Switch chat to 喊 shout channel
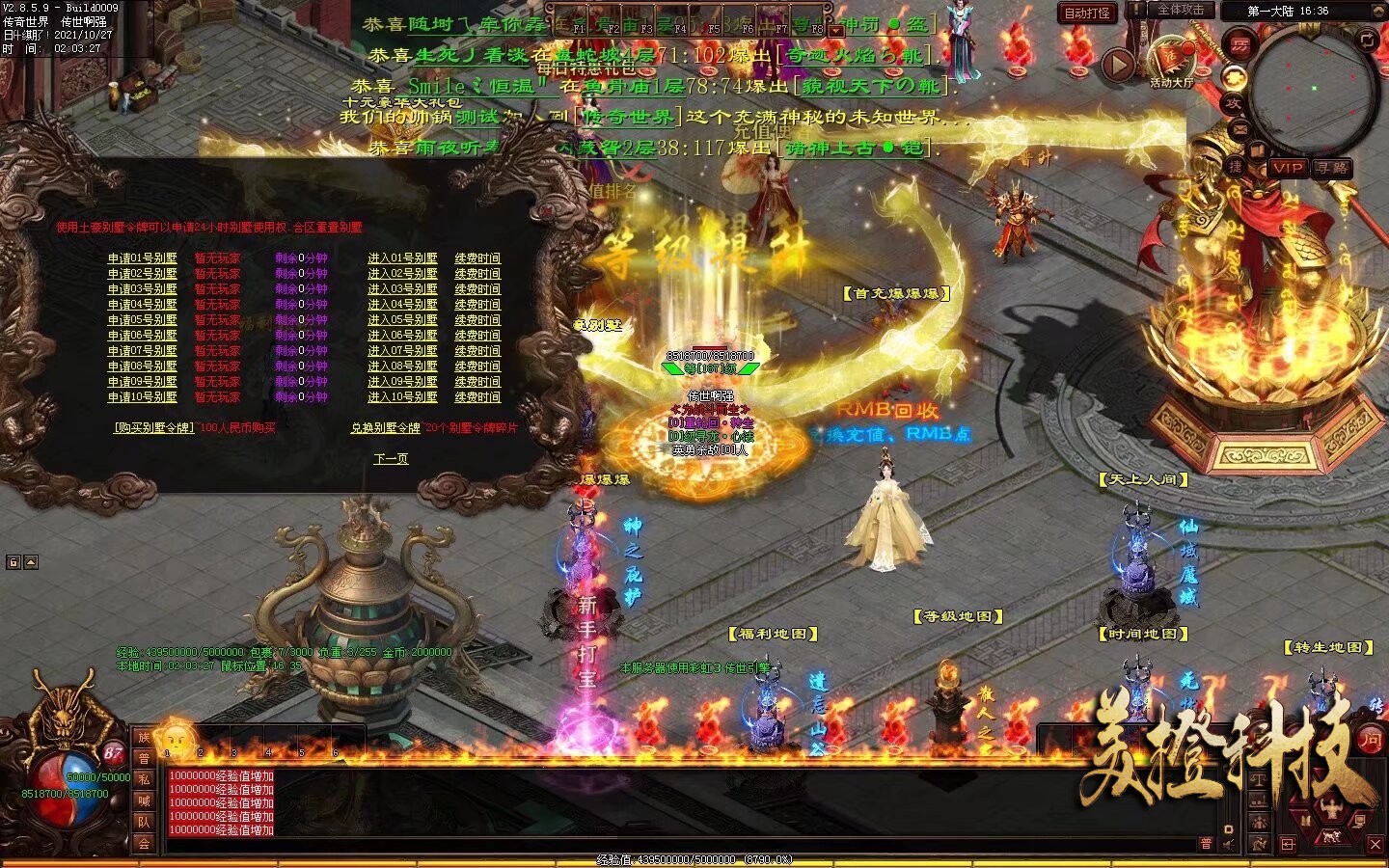Screen dimensions: 1389x868 coord(144,801)
